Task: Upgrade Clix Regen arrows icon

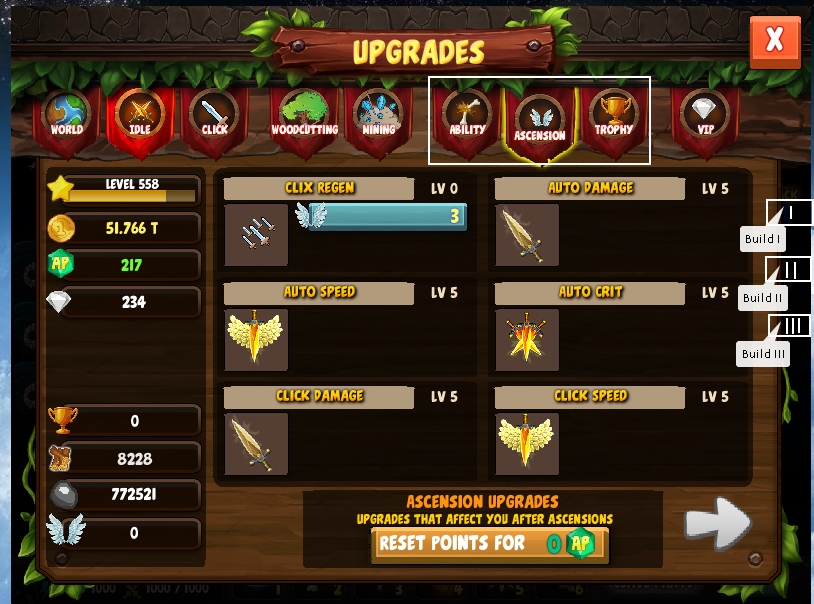Action: coord(256,235)
